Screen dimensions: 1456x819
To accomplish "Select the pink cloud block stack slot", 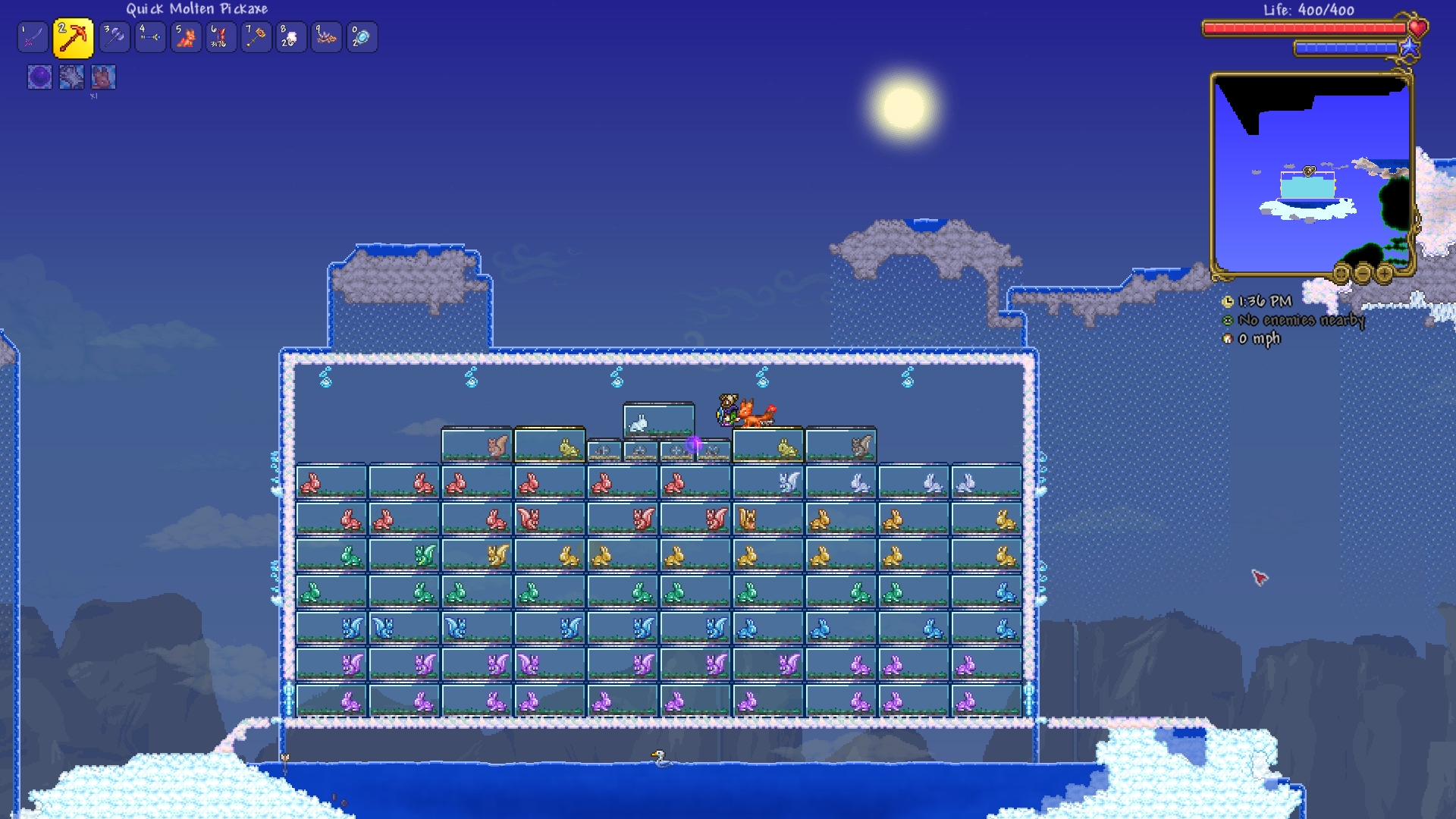I will (291, 37).
